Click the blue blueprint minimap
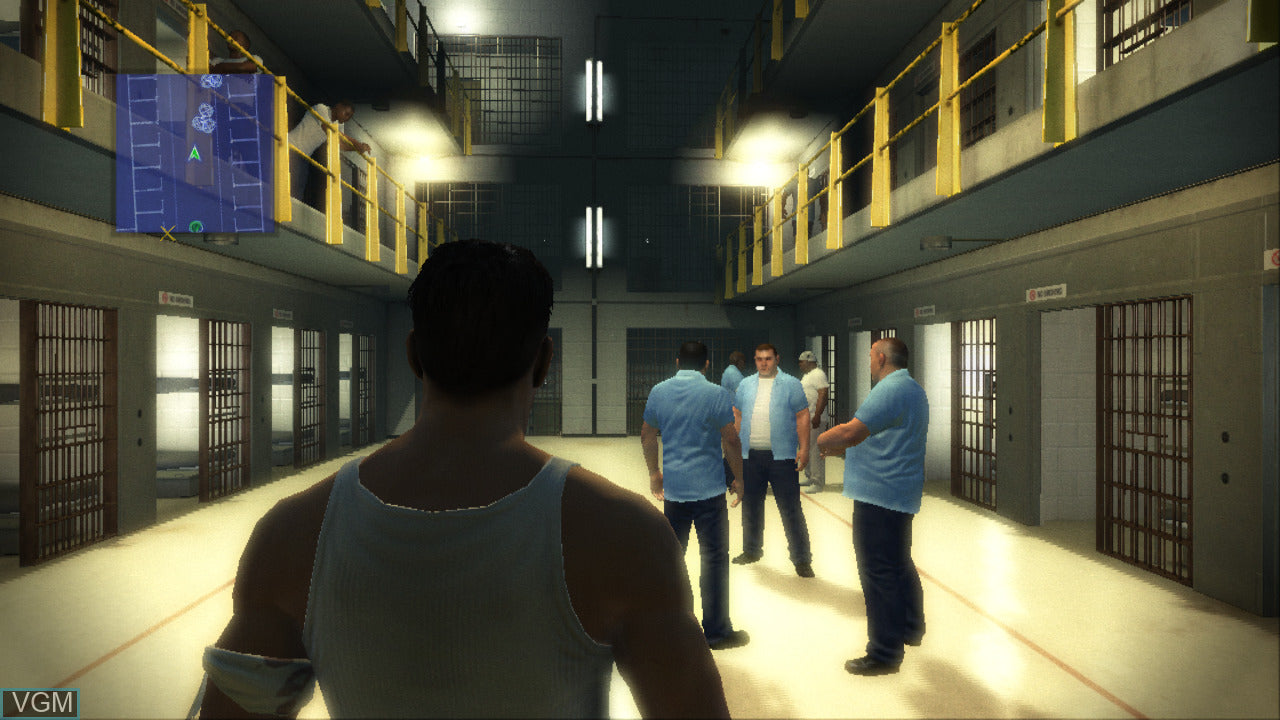Image resolution: width=1280 pixels, height=720 pixels. [195, 152]
